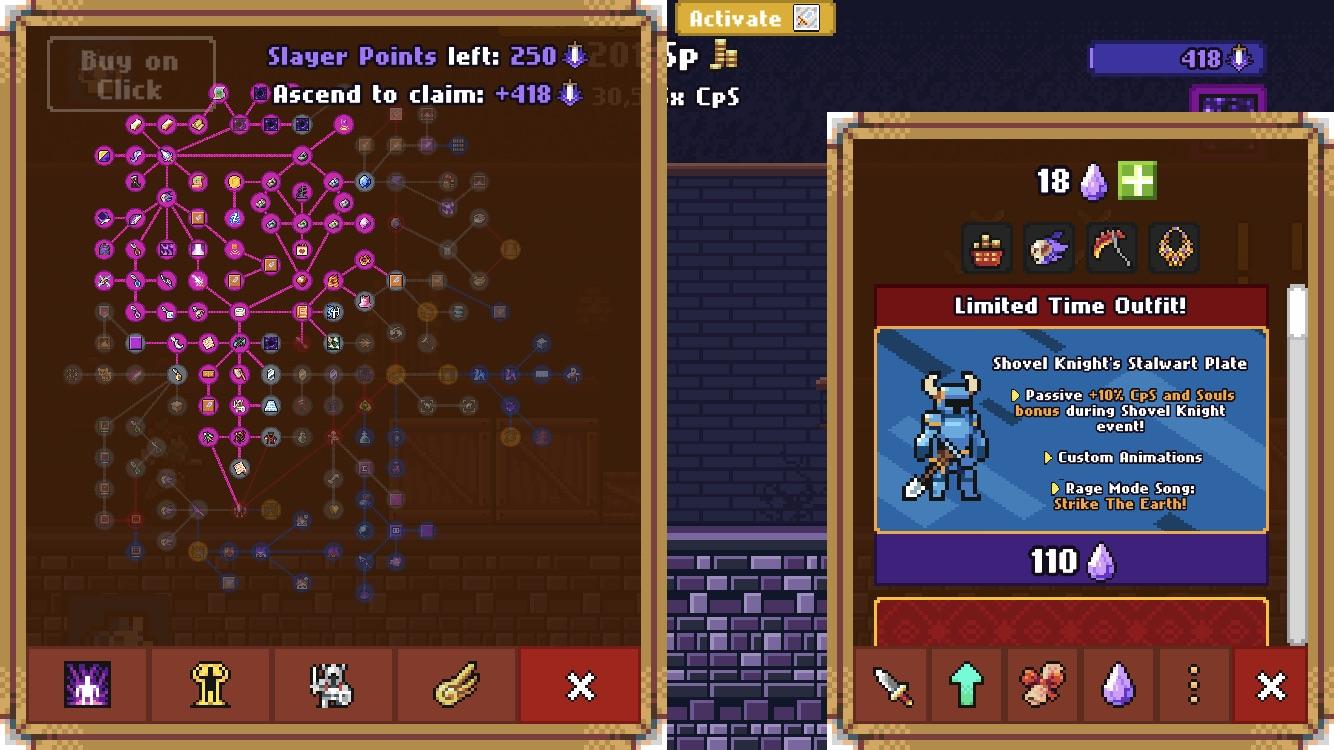Open the green arrow upgrades tab
Viewport: 1334px width, 750px height.
coord(966,686)
